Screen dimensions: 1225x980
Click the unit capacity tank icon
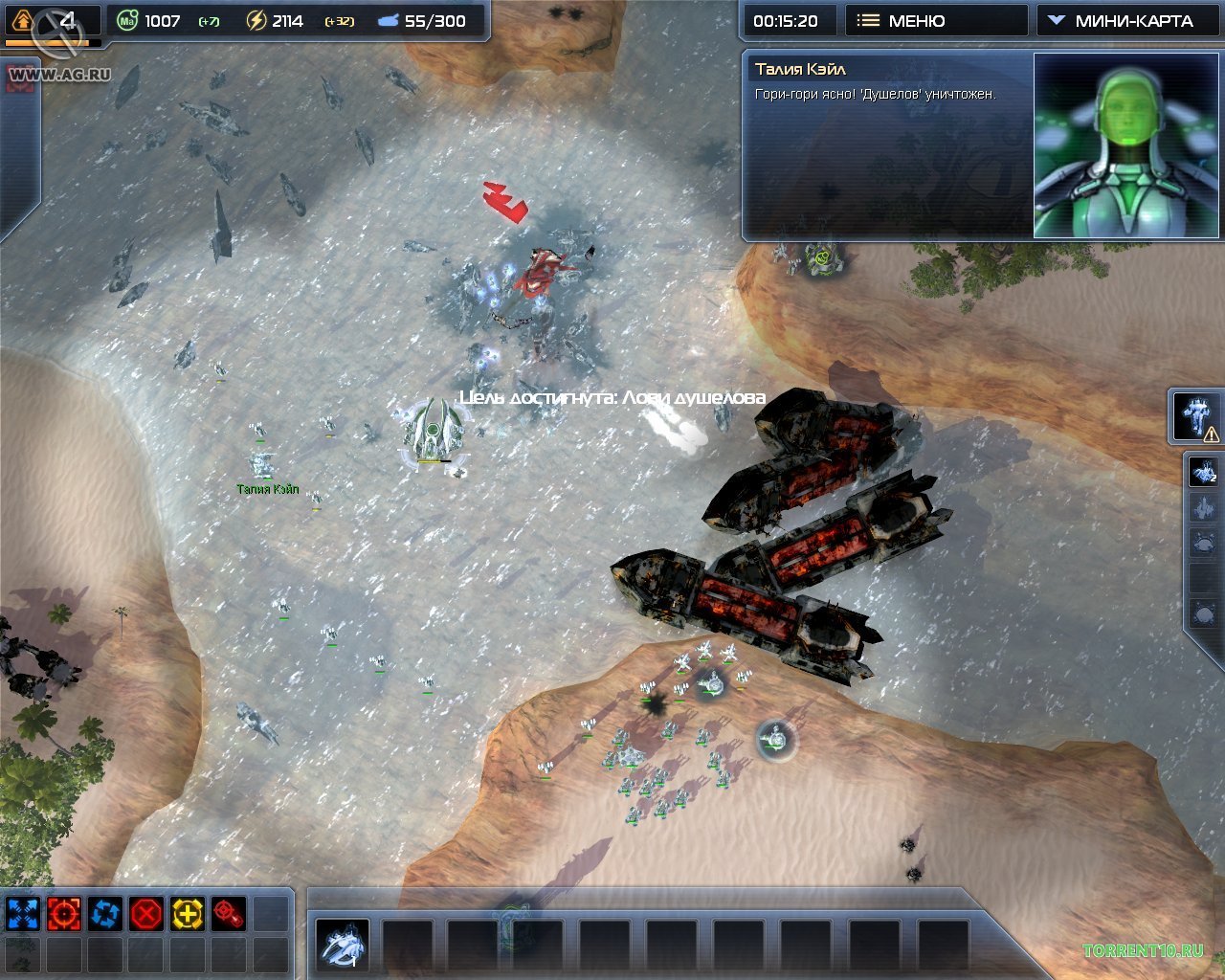387,19
